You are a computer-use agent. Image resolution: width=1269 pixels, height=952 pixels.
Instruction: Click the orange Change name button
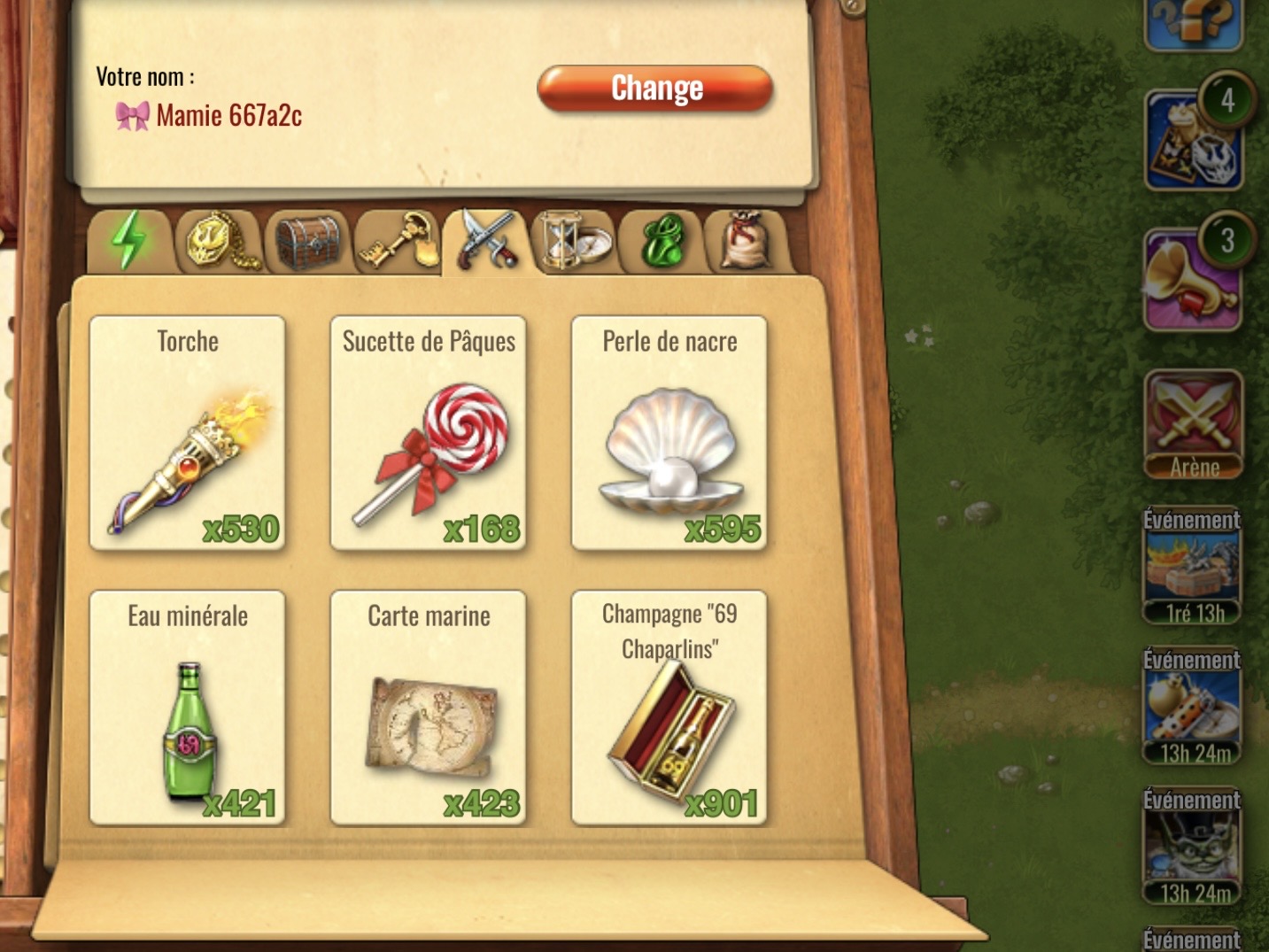pos(655,89)
